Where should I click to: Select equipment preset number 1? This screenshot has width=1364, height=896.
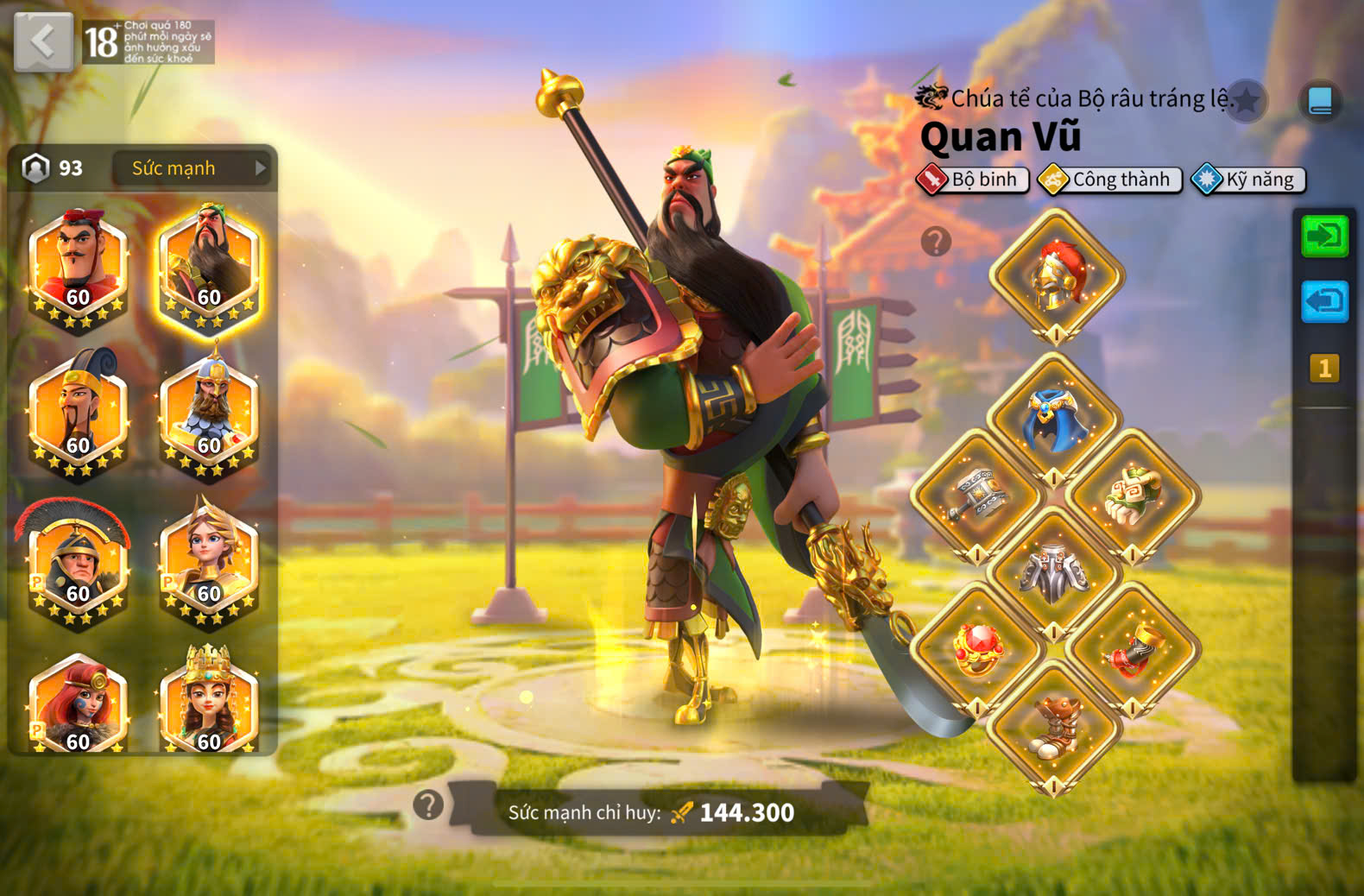click(x=1324, y=369)
